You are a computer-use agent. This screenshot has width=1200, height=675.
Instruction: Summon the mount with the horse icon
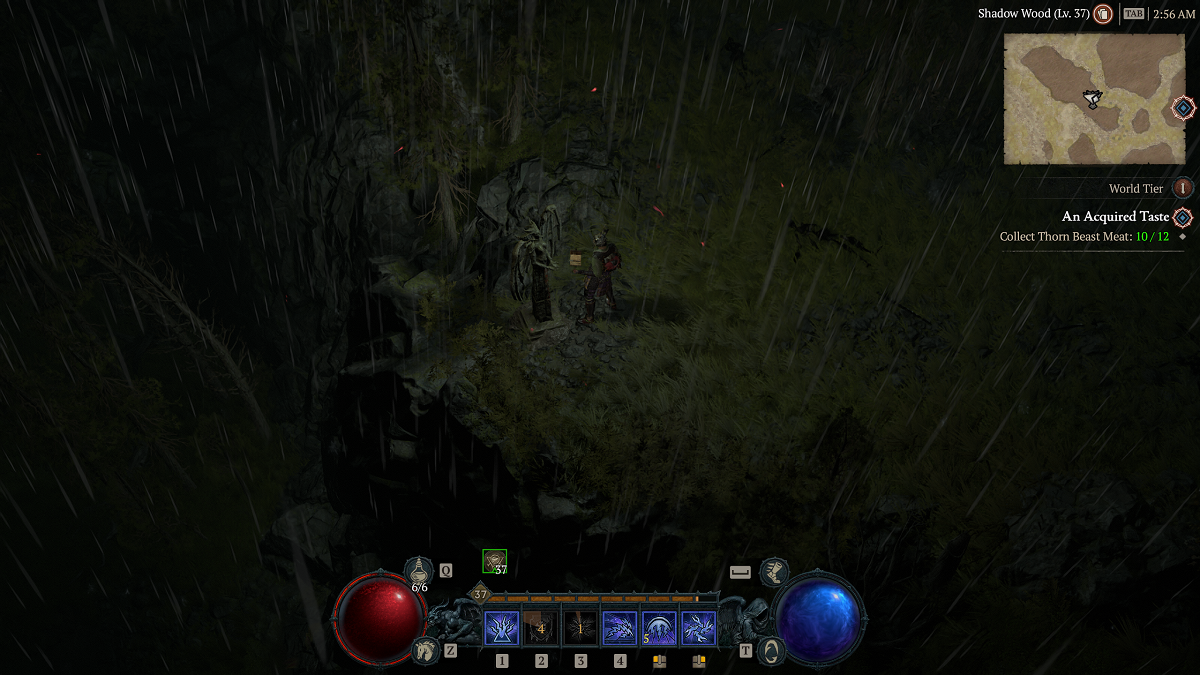click(x=425, y=650)
